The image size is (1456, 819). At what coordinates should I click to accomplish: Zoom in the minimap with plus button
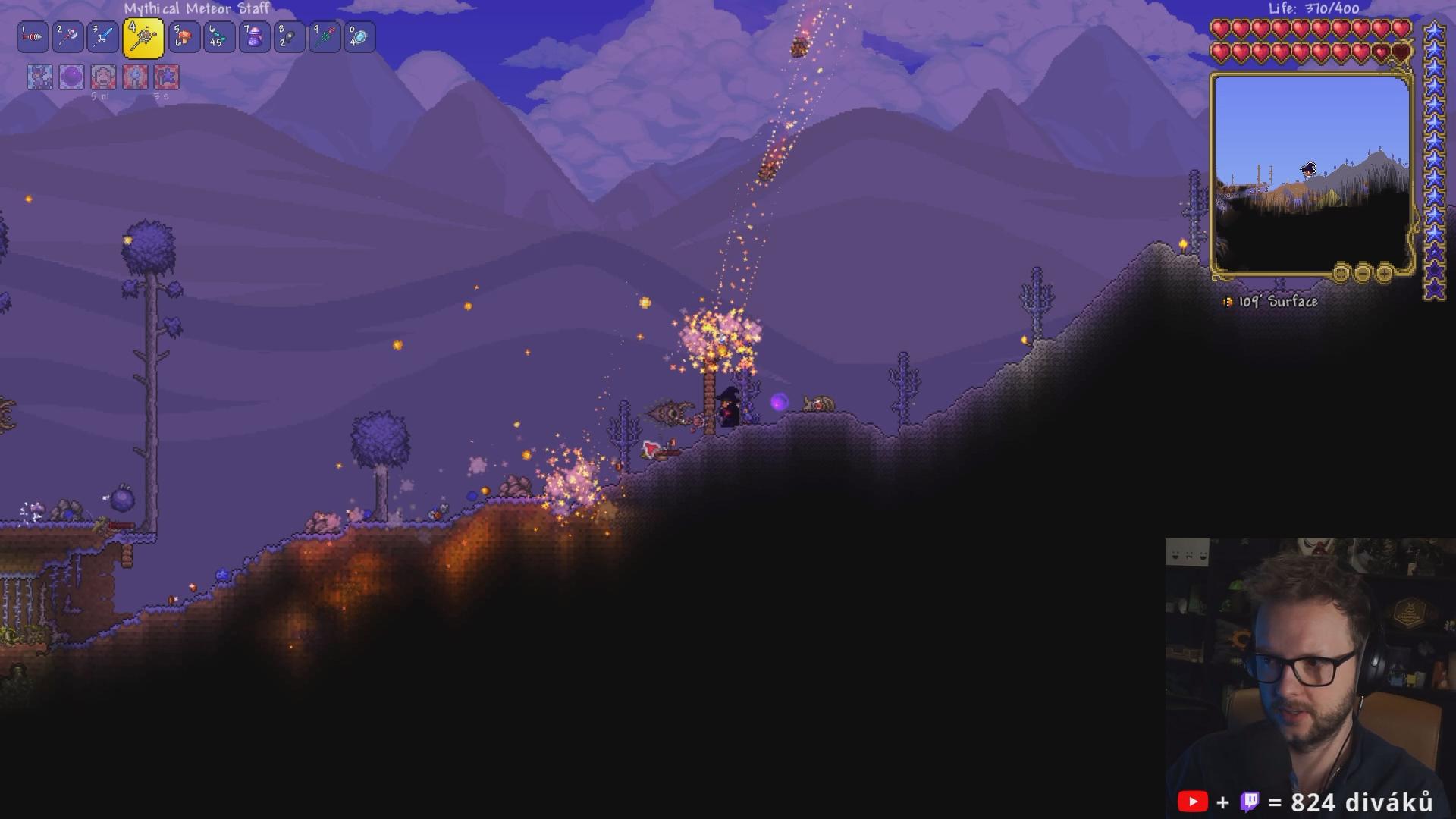1384,272
